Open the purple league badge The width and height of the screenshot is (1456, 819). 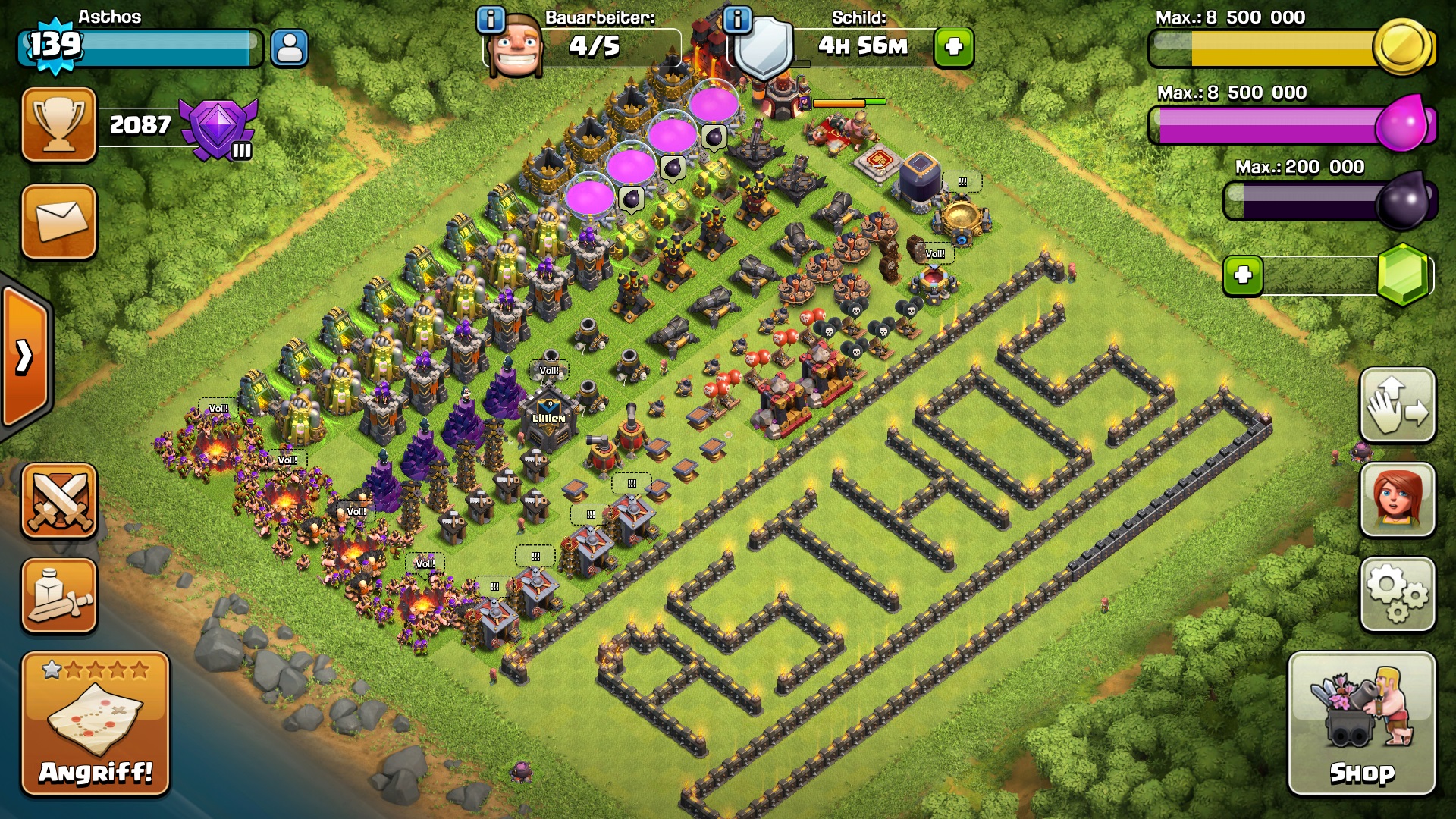click(x=219, y=127)
